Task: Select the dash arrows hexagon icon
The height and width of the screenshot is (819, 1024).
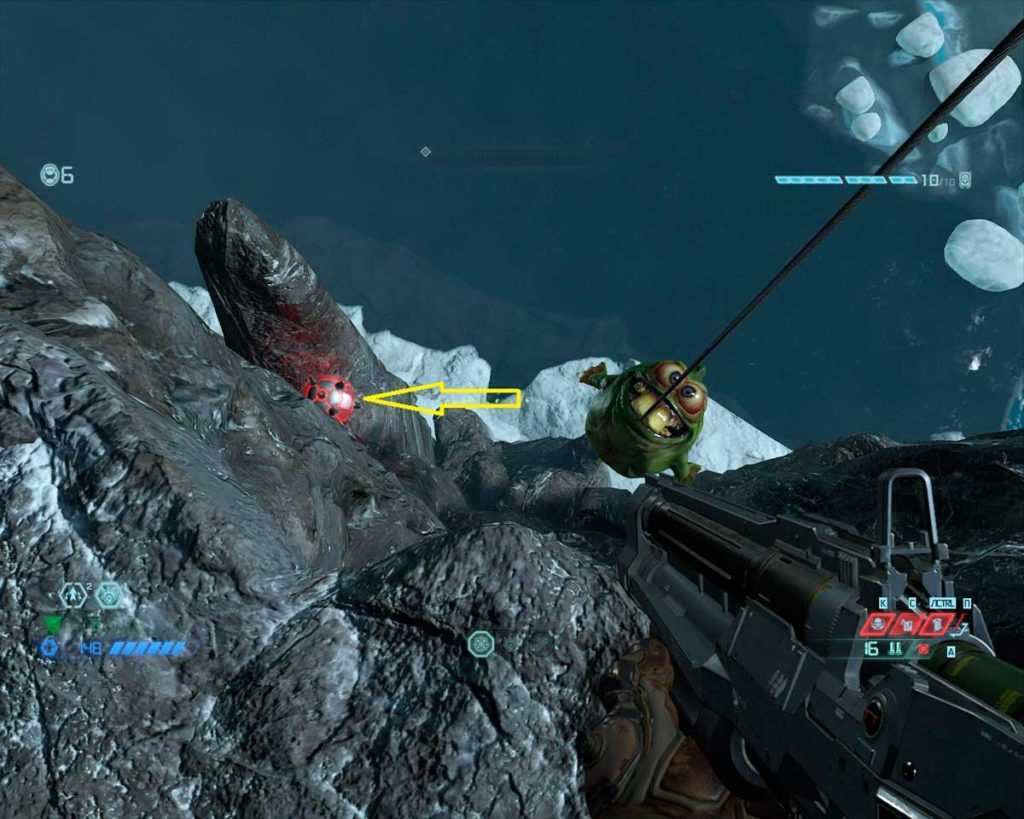Action: 73,595
